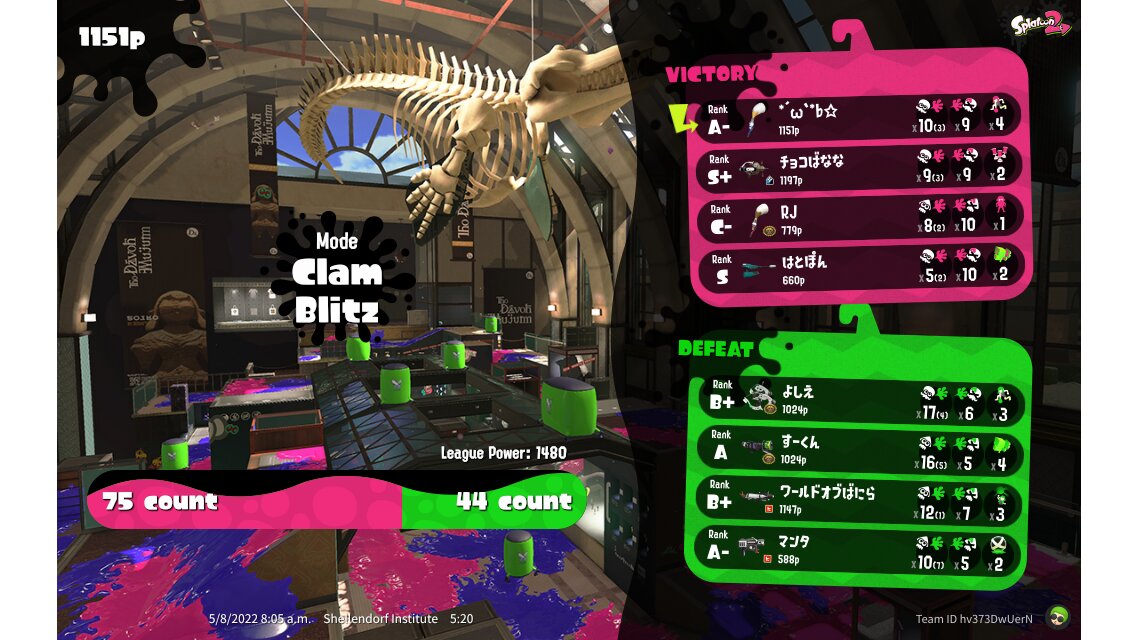
Task: Select the highlighted A- rank player row
Action: tap(860, 118)
